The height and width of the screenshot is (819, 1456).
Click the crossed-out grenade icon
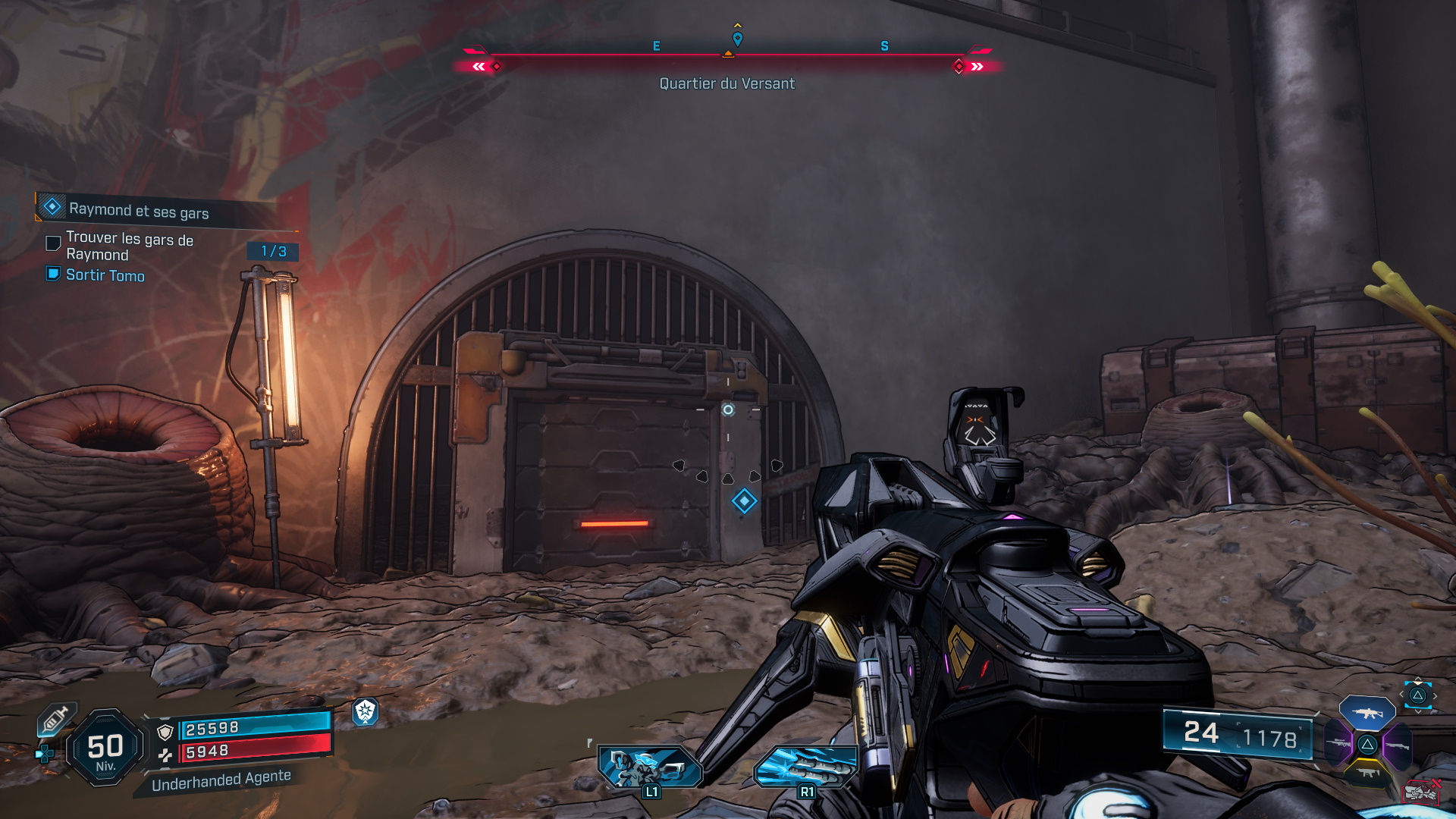[1422, 792]
